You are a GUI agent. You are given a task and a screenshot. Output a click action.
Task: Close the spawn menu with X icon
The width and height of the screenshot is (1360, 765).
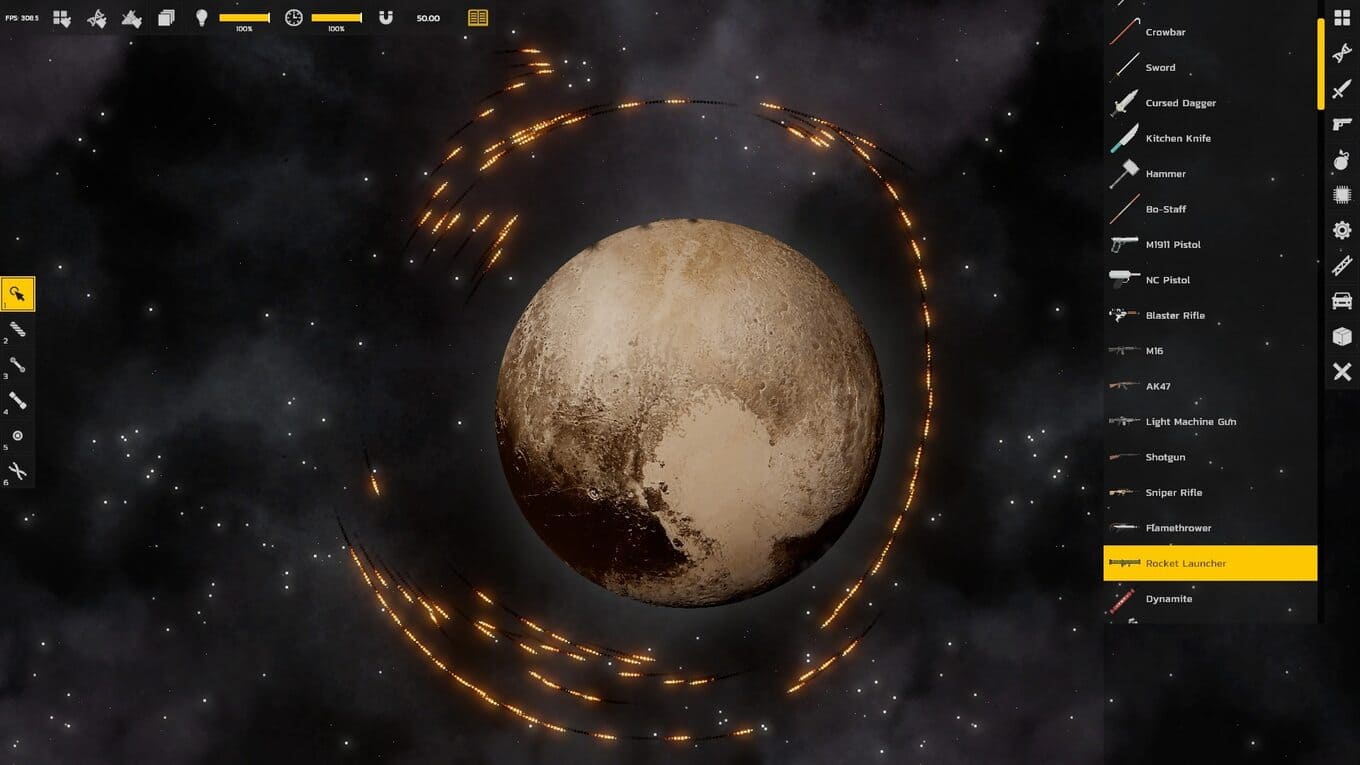pos(1342,372)
